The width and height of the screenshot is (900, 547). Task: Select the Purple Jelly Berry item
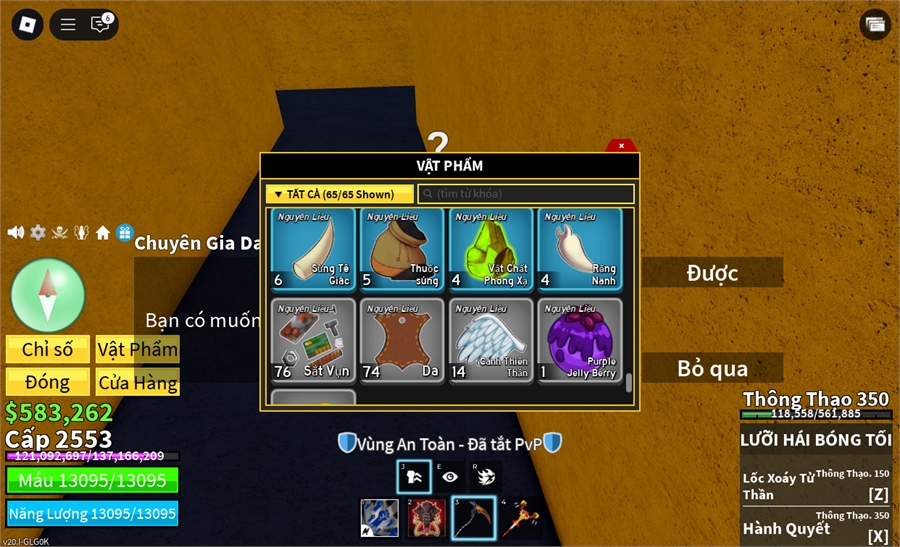[x=580, y=340]
